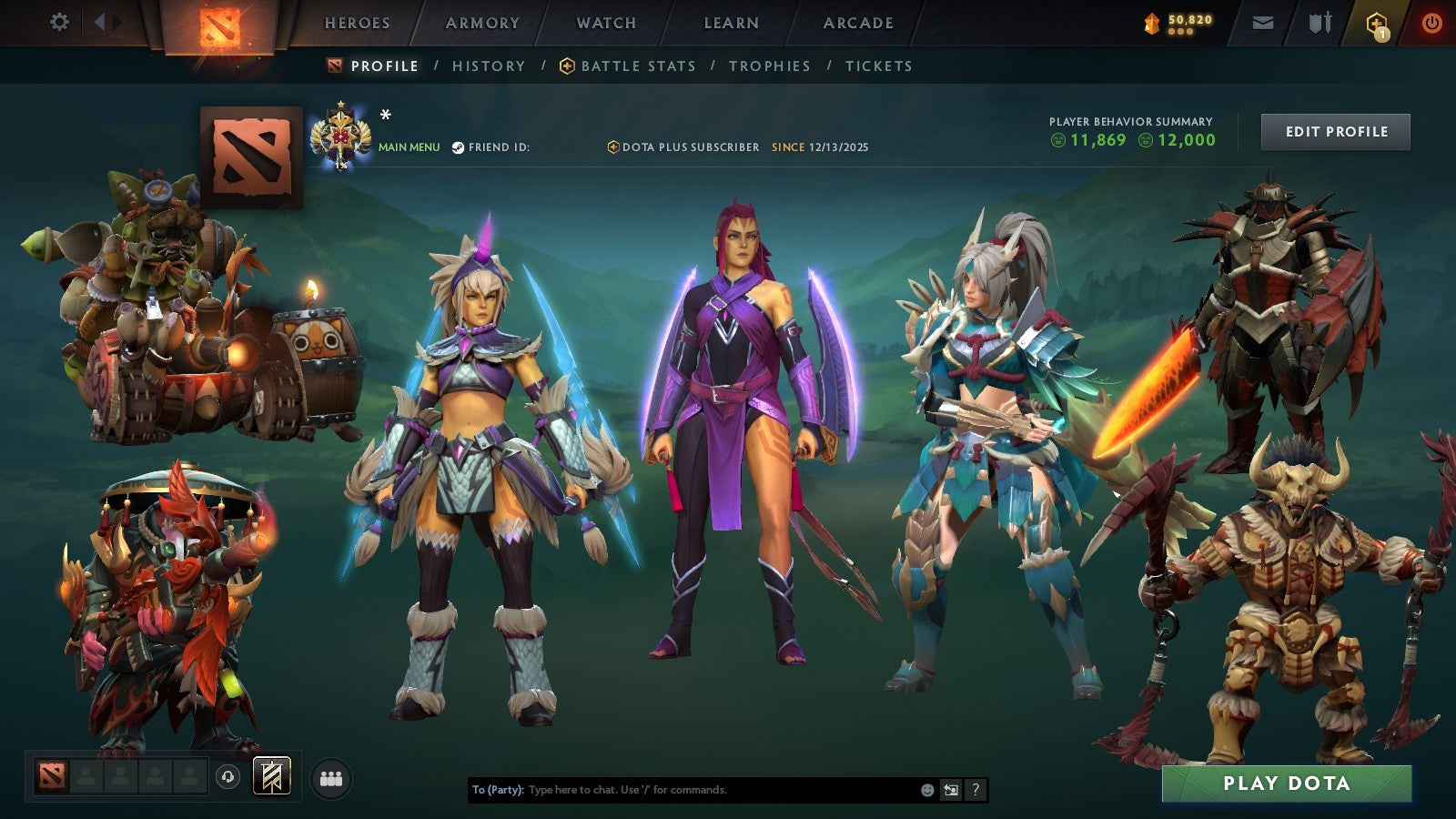Open the settings gear icon
This screenshot has height=819, width=1456.
[x=60, y=22]
